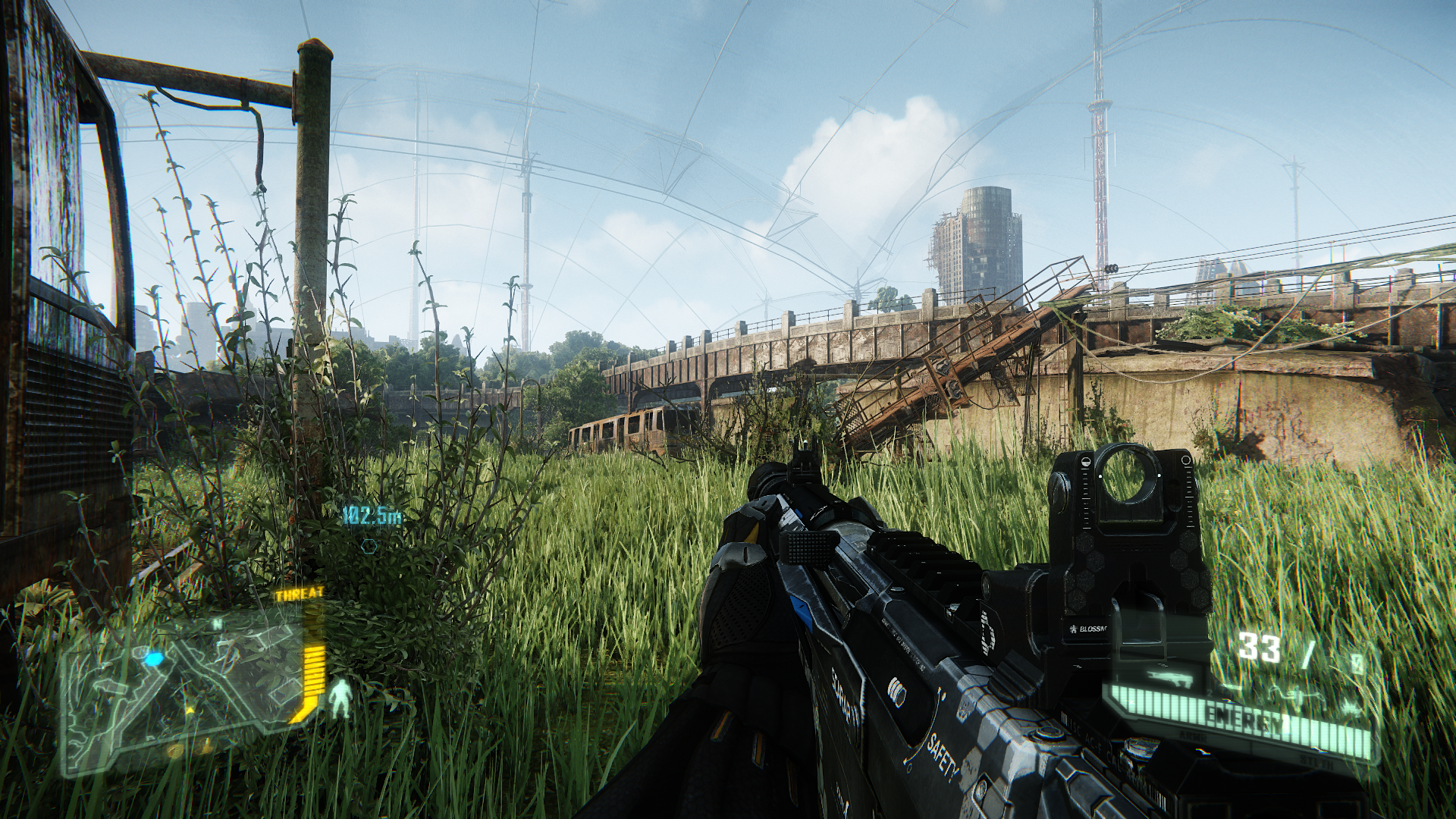The width and height of the screenshot is (1456, 819).
Task: Click the N compass marker on the minimap
Action: coord(217,623)
